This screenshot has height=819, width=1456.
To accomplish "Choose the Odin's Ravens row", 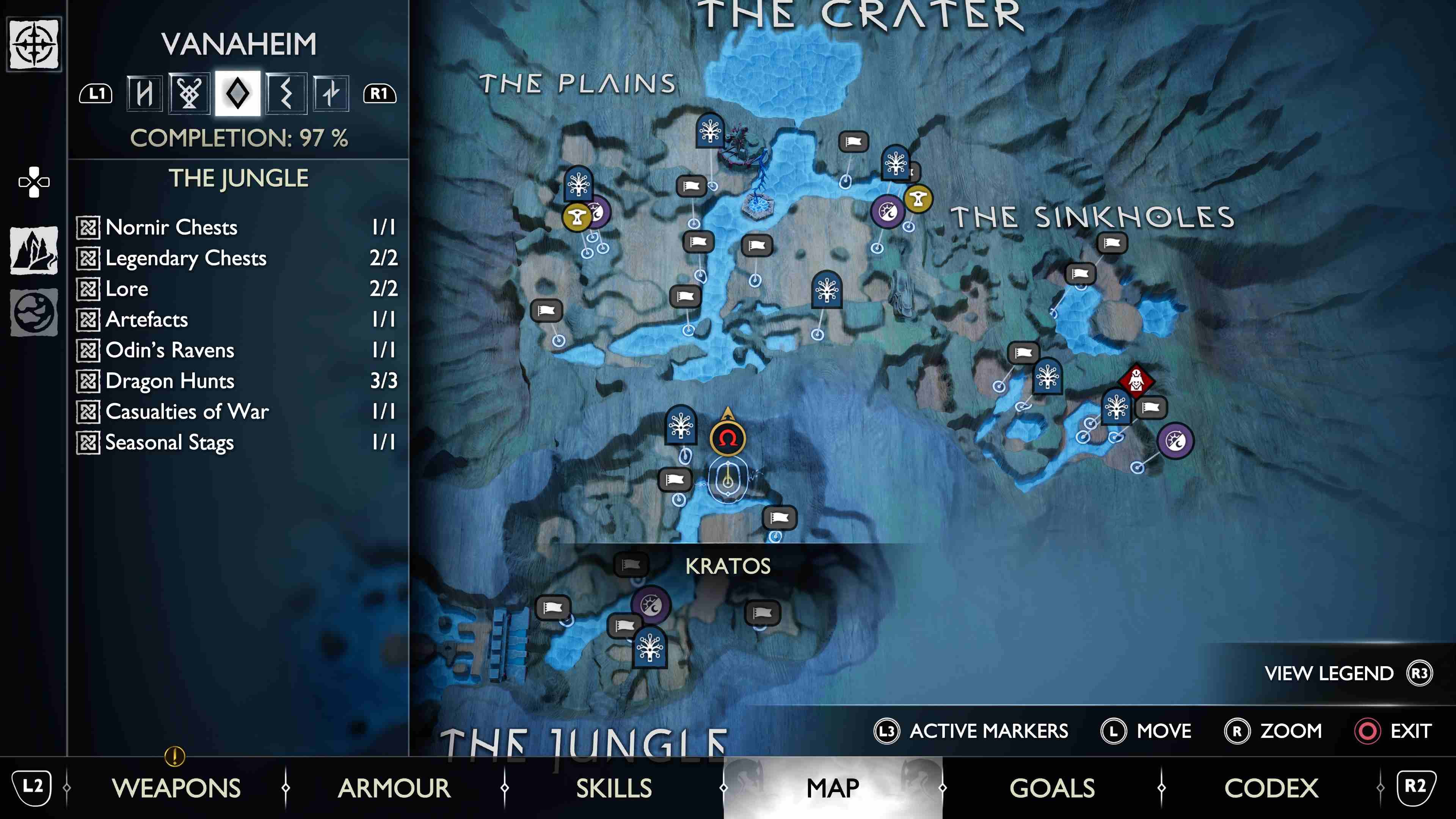I will click(237, 350).
